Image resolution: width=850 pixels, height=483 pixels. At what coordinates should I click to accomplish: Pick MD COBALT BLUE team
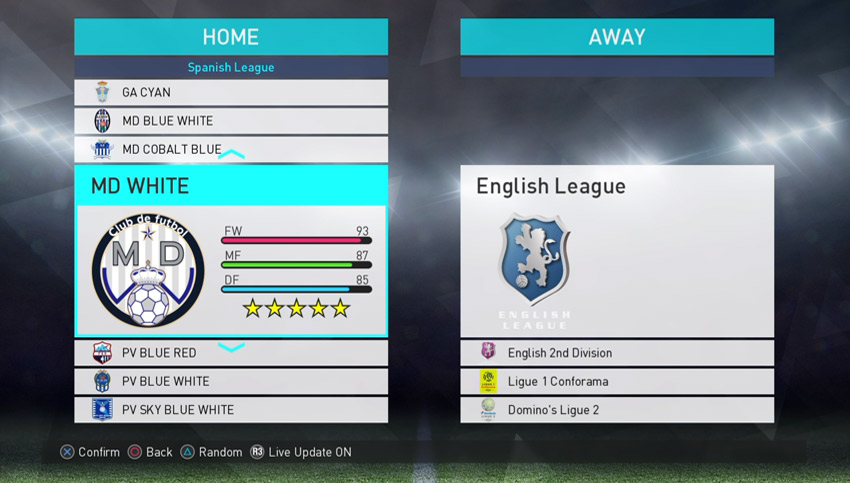[x=231, y=149]
